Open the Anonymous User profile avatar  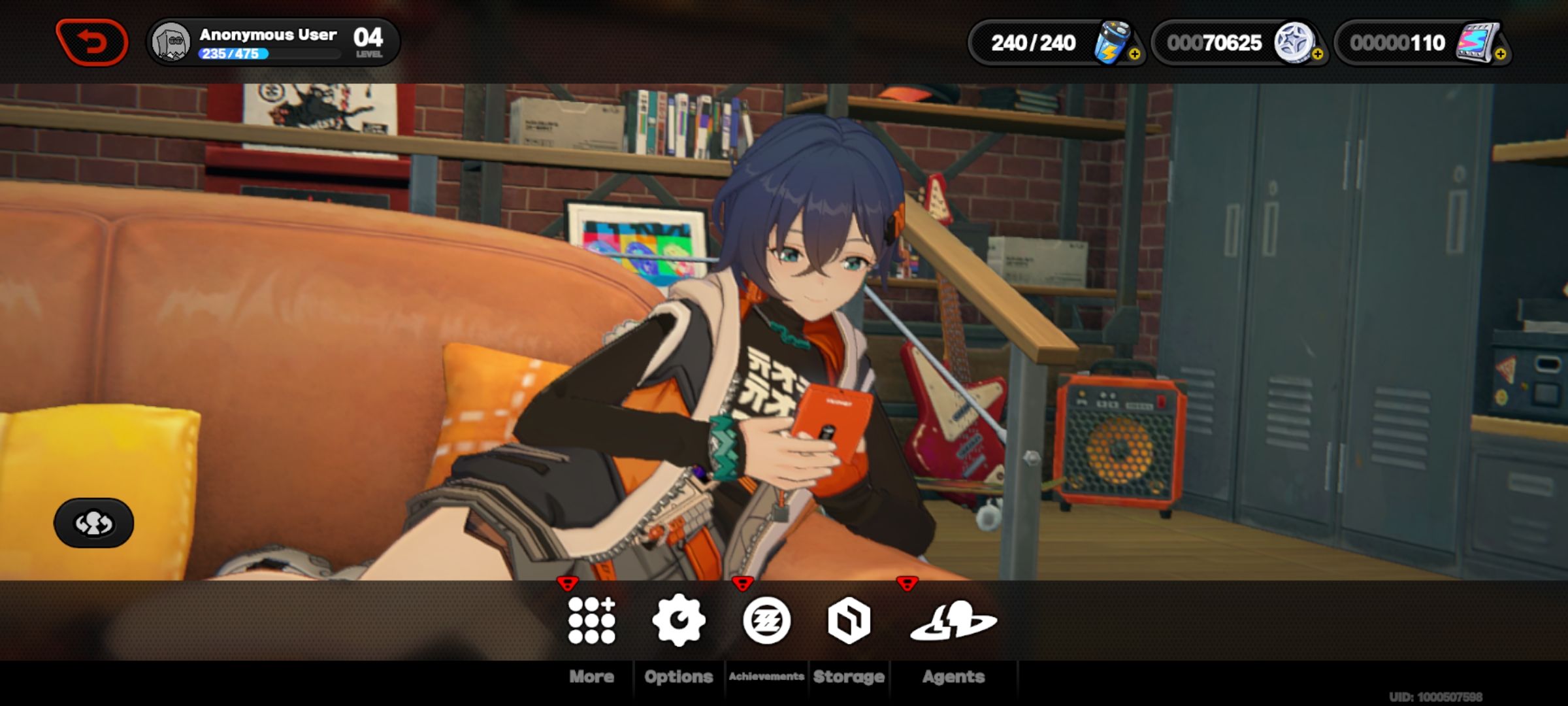coord(171,42)
